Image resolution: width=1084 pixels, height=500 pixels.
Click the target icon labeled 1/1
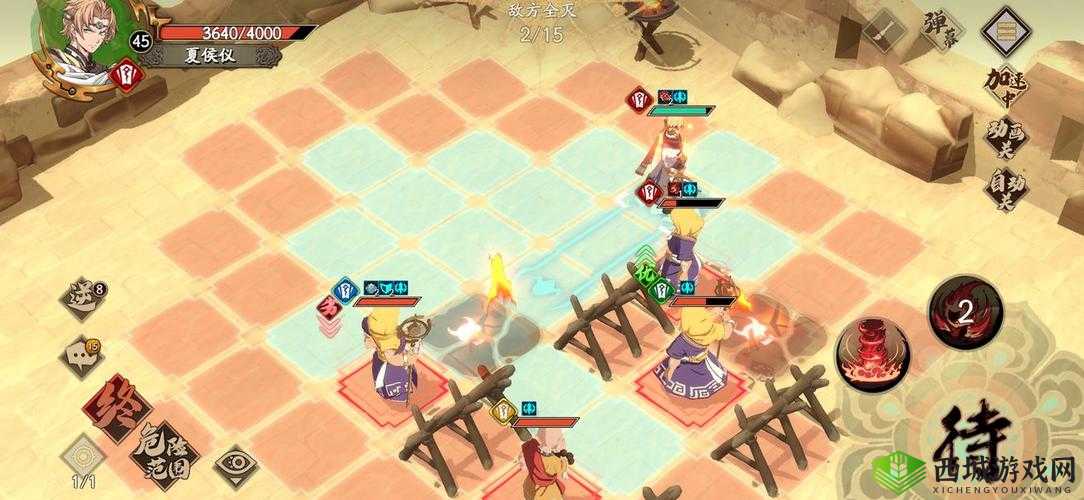point(83,459)
